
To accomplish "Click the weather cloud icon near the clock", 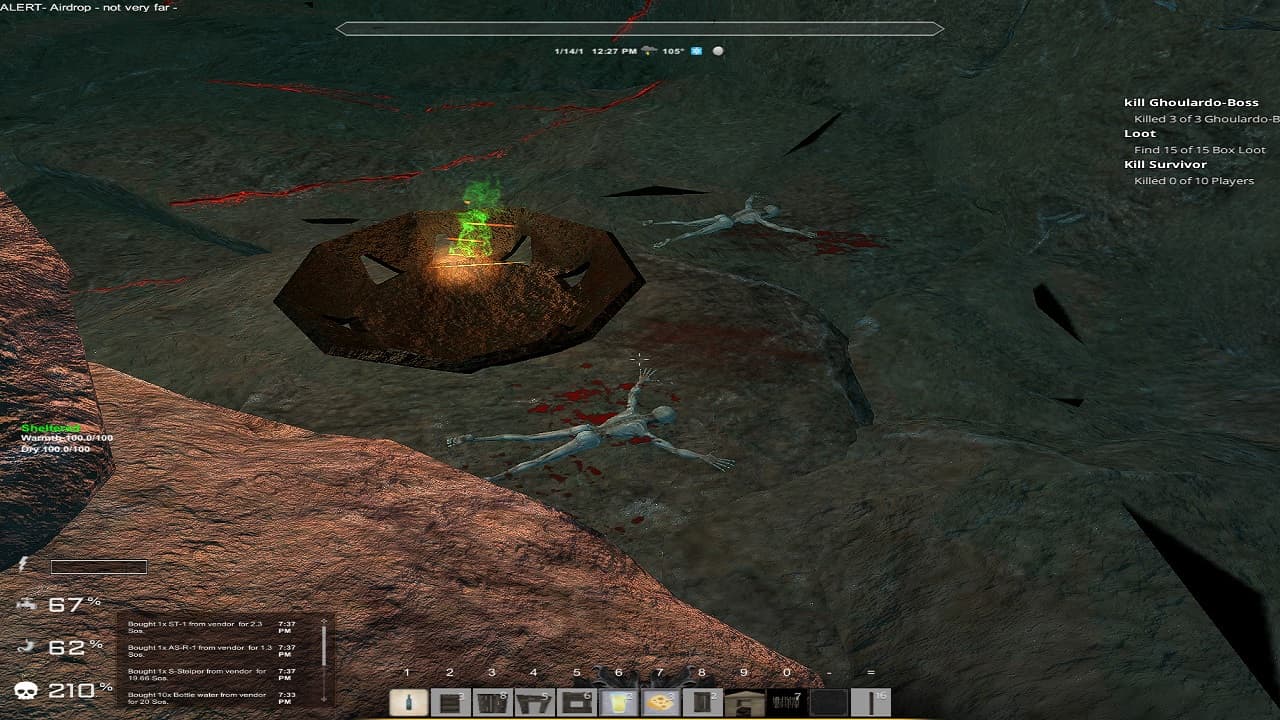I will tap(649, 49).
